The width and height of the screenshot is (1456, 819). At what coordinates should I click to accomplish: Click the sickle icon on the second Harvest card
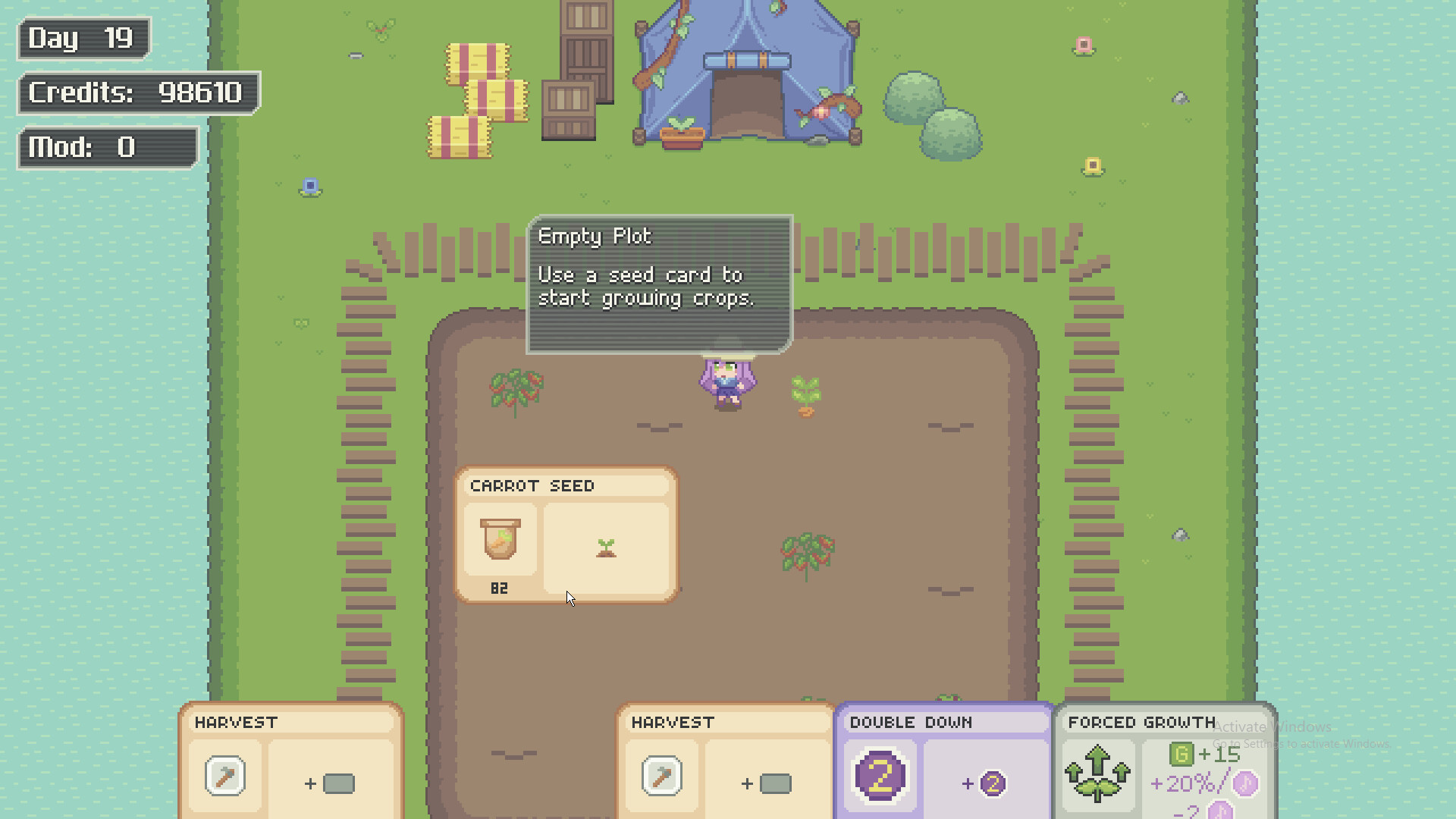click(x=661, y=777)
